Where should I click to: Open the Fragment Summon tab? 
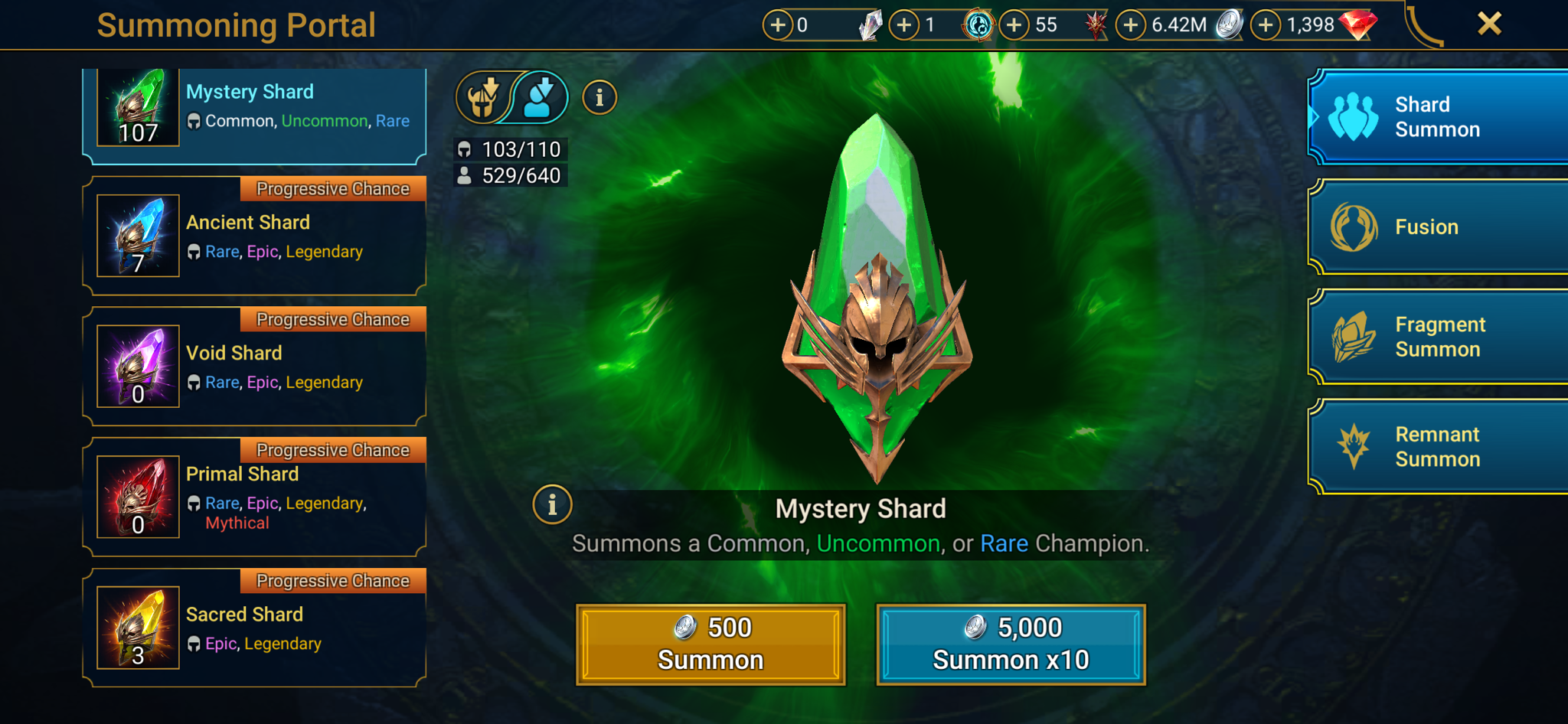click(x=1438, y=338)
